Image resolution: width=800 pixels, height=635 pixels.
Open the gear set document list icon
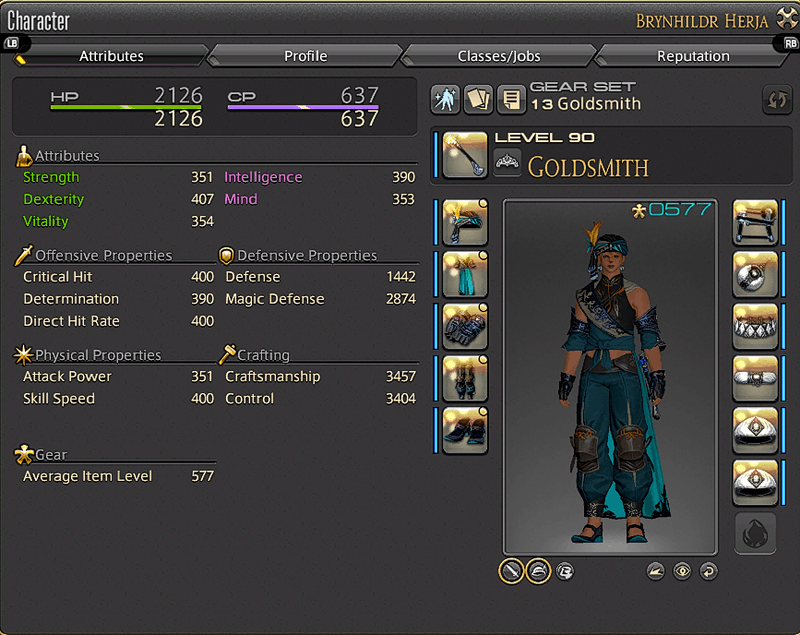pyautogui.click(x=511, y=99)
